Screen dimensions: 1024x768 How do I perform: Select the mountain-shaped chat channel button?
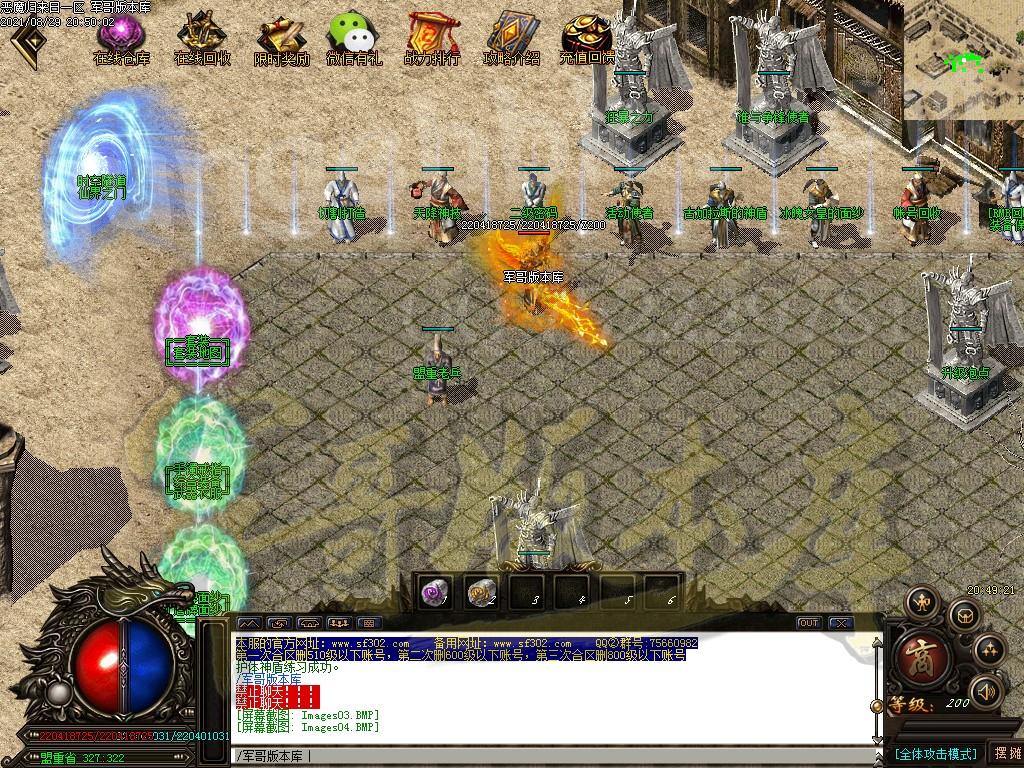[247, 623]
